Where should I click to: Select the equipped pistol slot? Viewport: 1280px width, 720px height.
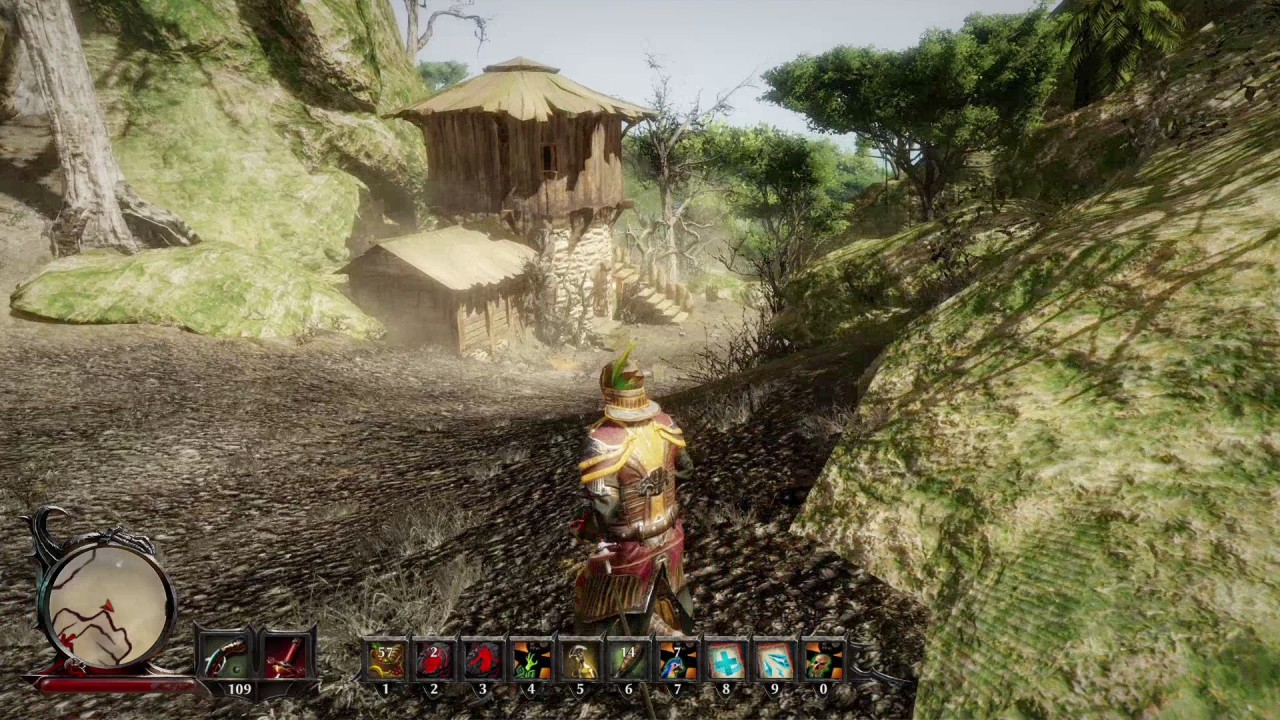point(226,657)
